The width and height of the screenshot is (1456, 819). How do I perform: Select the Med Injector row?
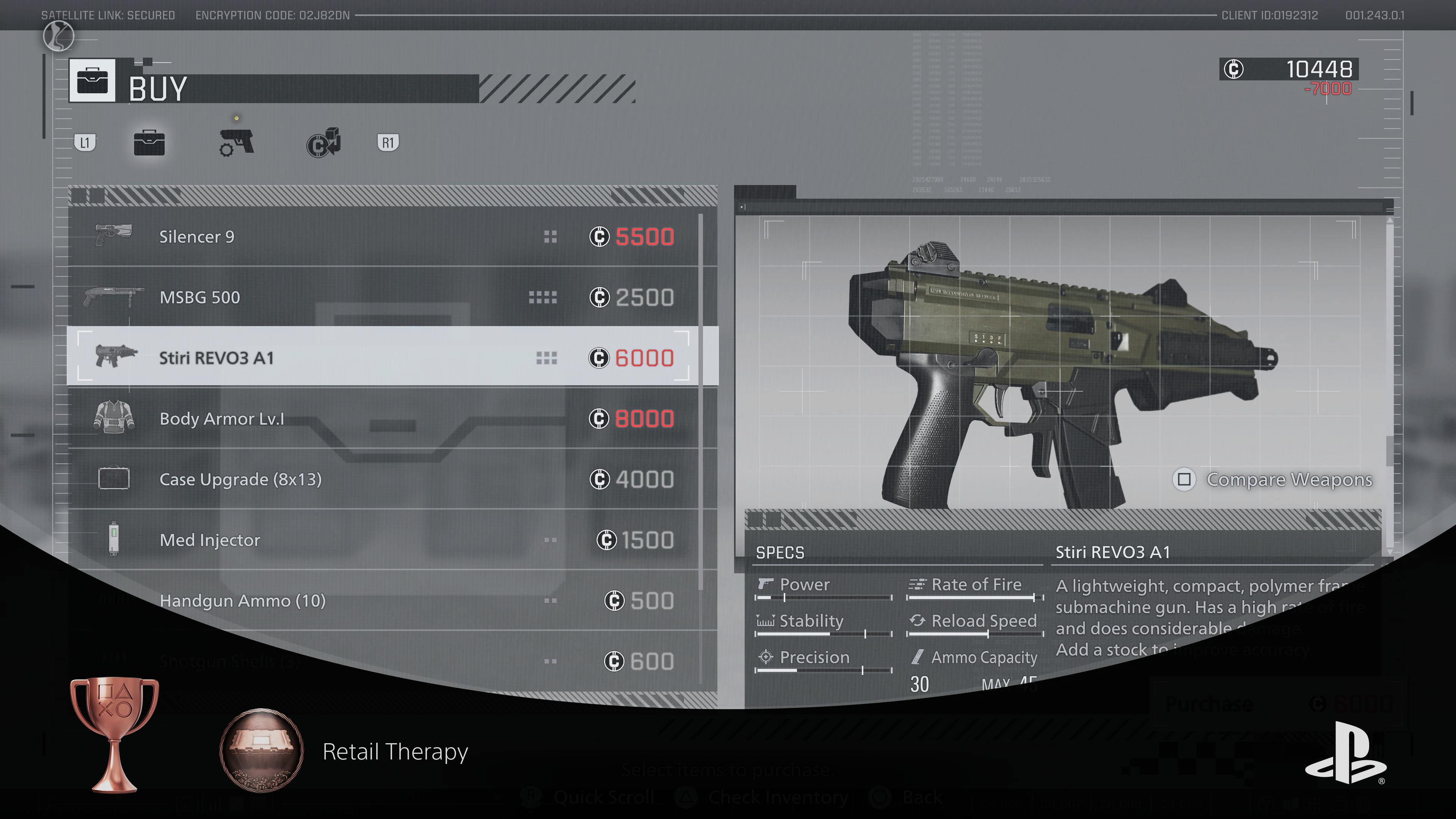[x=384, y=540]
